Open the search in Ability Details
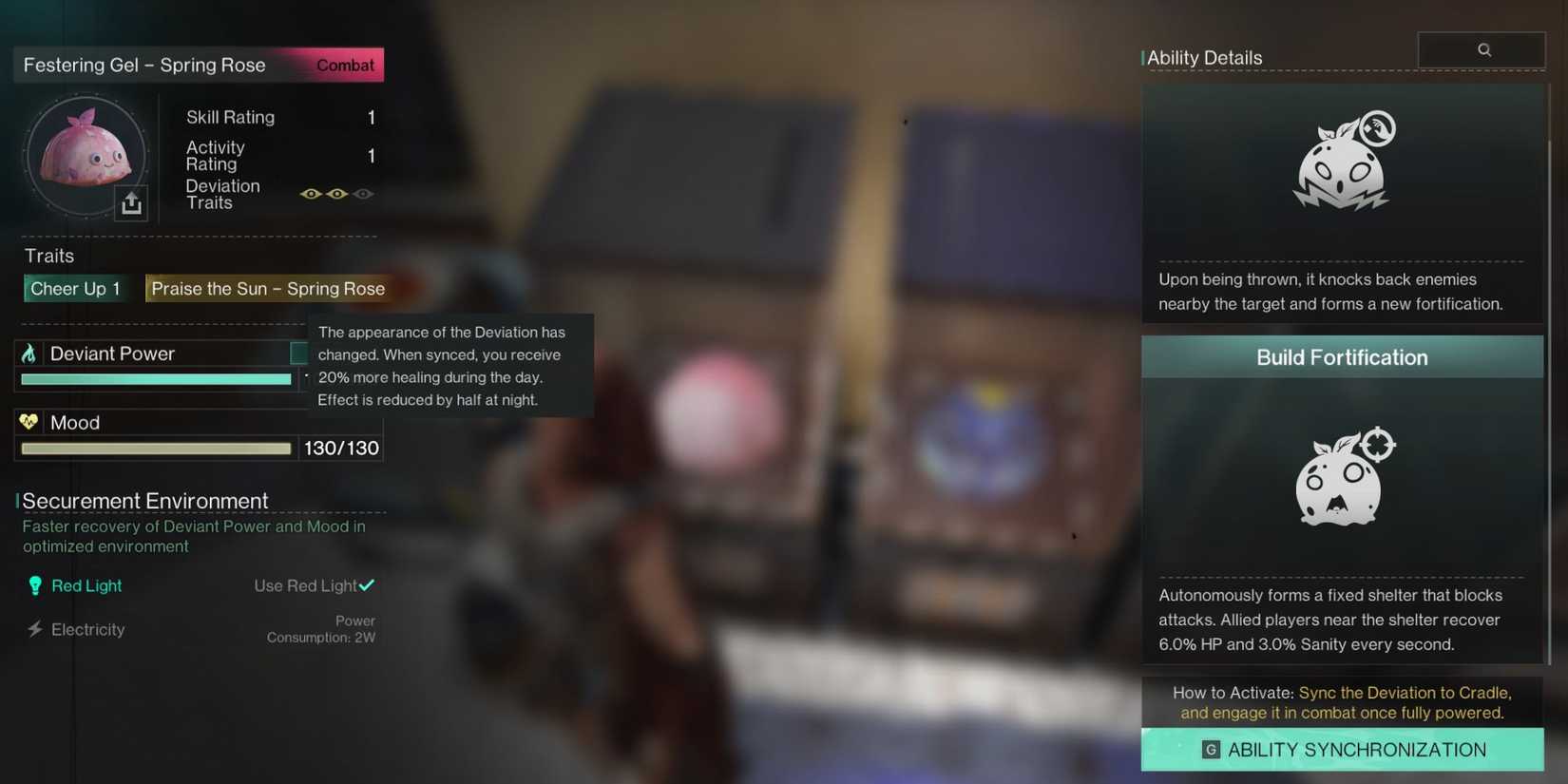 [1482, 49]
